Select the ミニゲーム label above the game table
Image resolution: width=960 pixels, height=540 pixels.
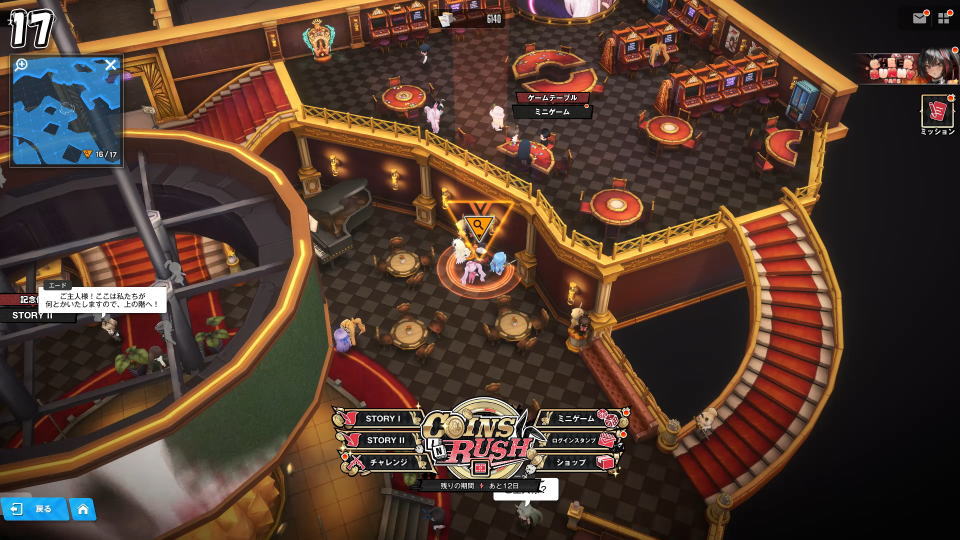coord(552,112)
